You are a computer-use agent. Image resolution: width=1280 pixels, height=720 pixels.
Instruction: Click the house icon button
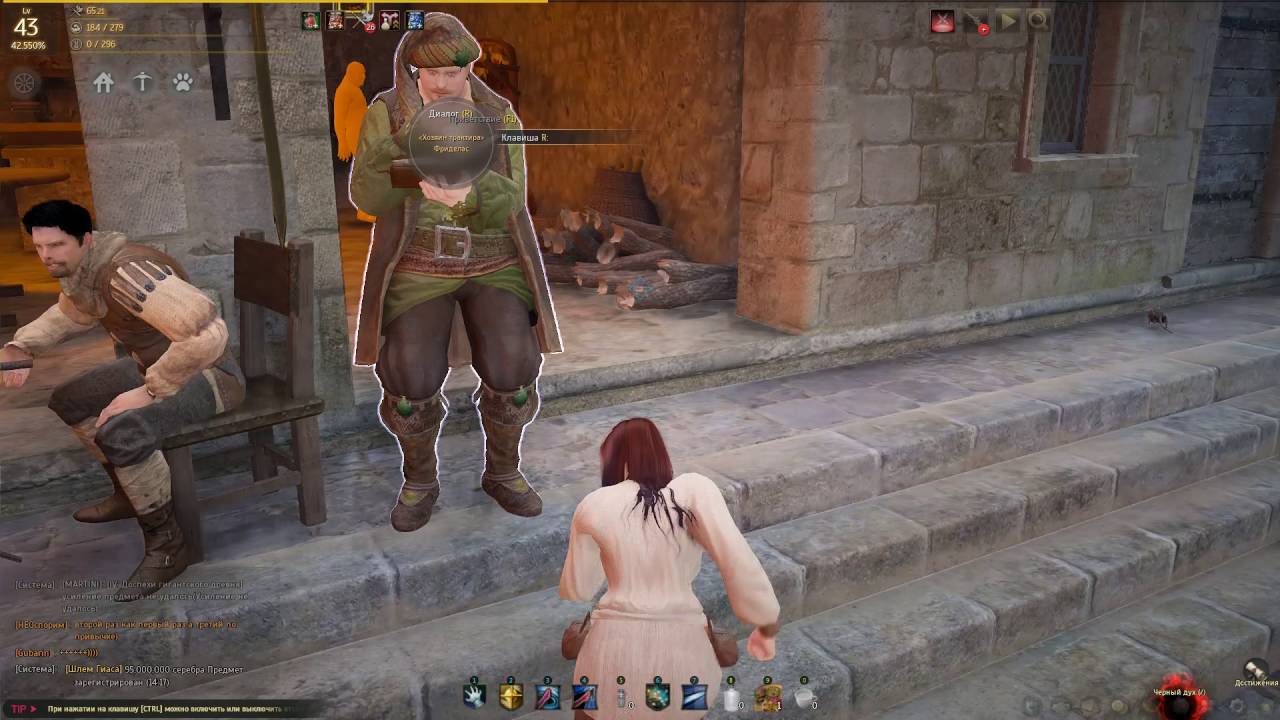104,83
